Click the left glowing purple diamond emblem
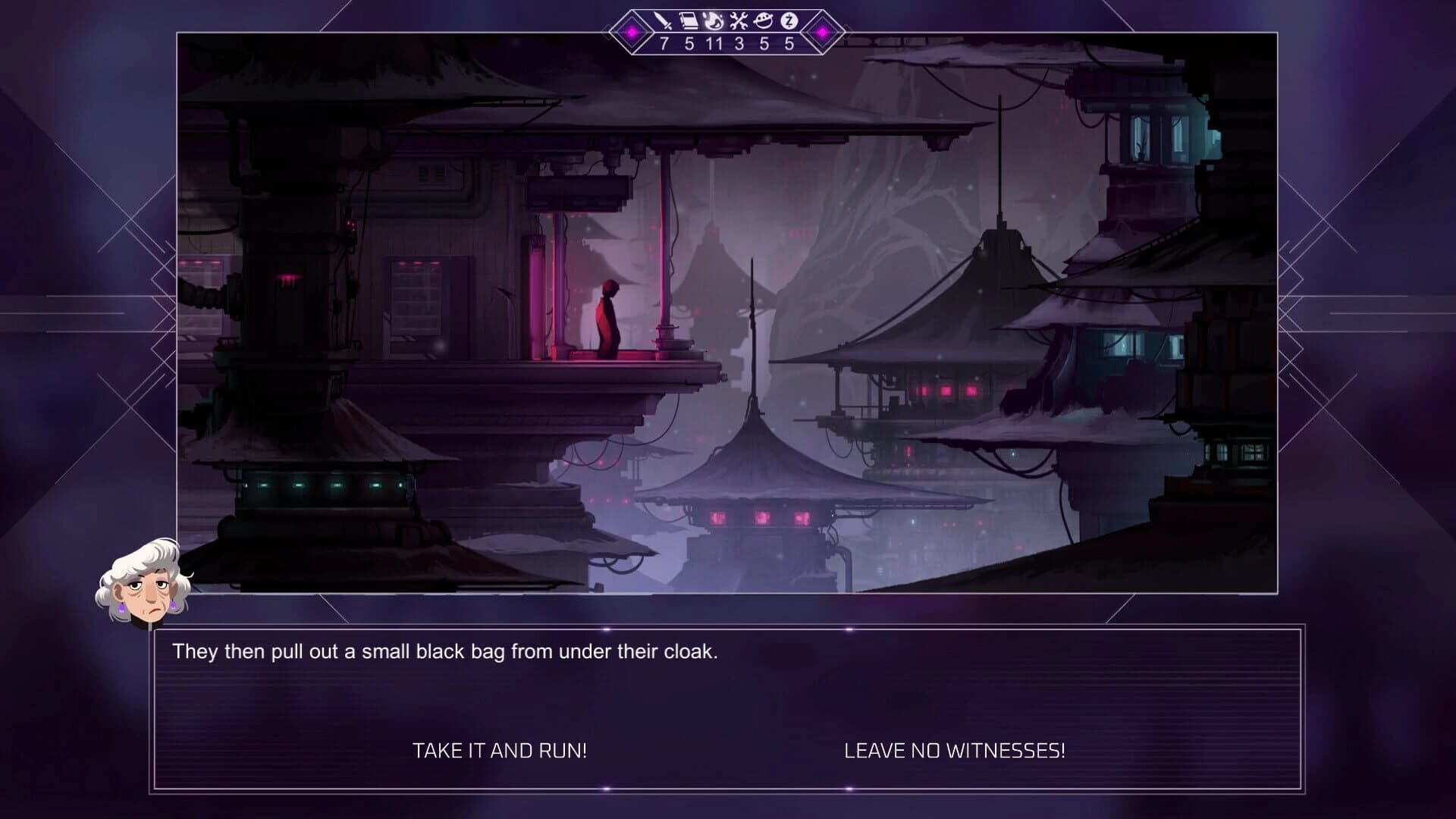The height and width of the screenshot is (819, 1456). pos(631,33)
